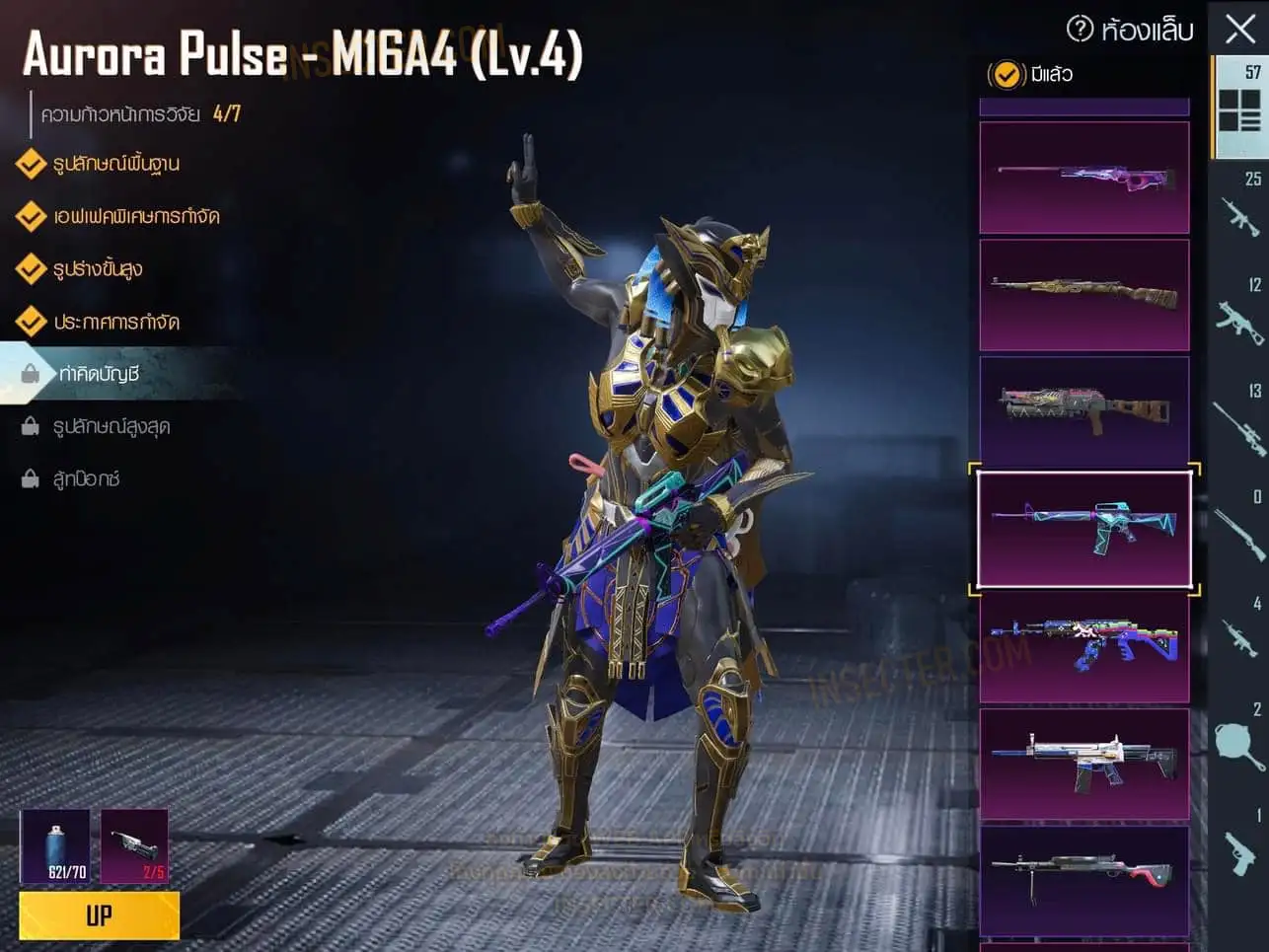Select the light machine gun with bipod skin
This screenshot has width=1269, height=952.
[x=1083, y=878]
